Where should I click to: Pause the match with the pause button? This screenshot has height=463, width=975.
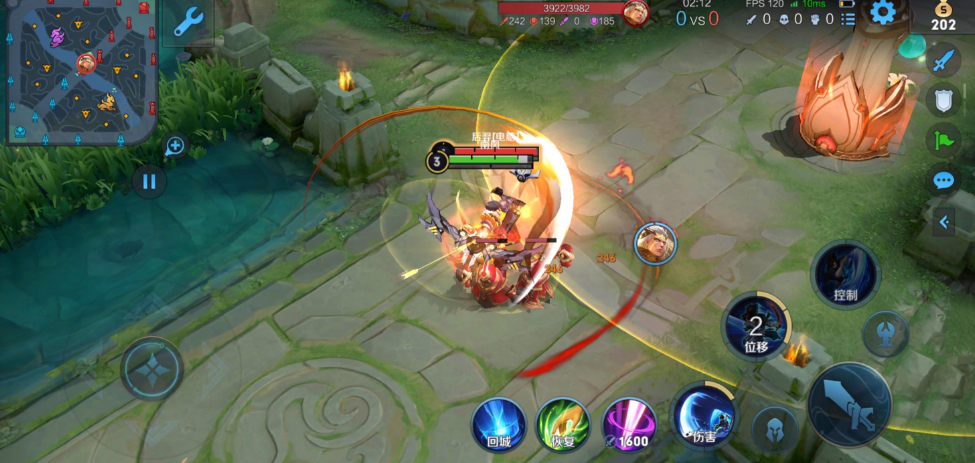(149, 181)
